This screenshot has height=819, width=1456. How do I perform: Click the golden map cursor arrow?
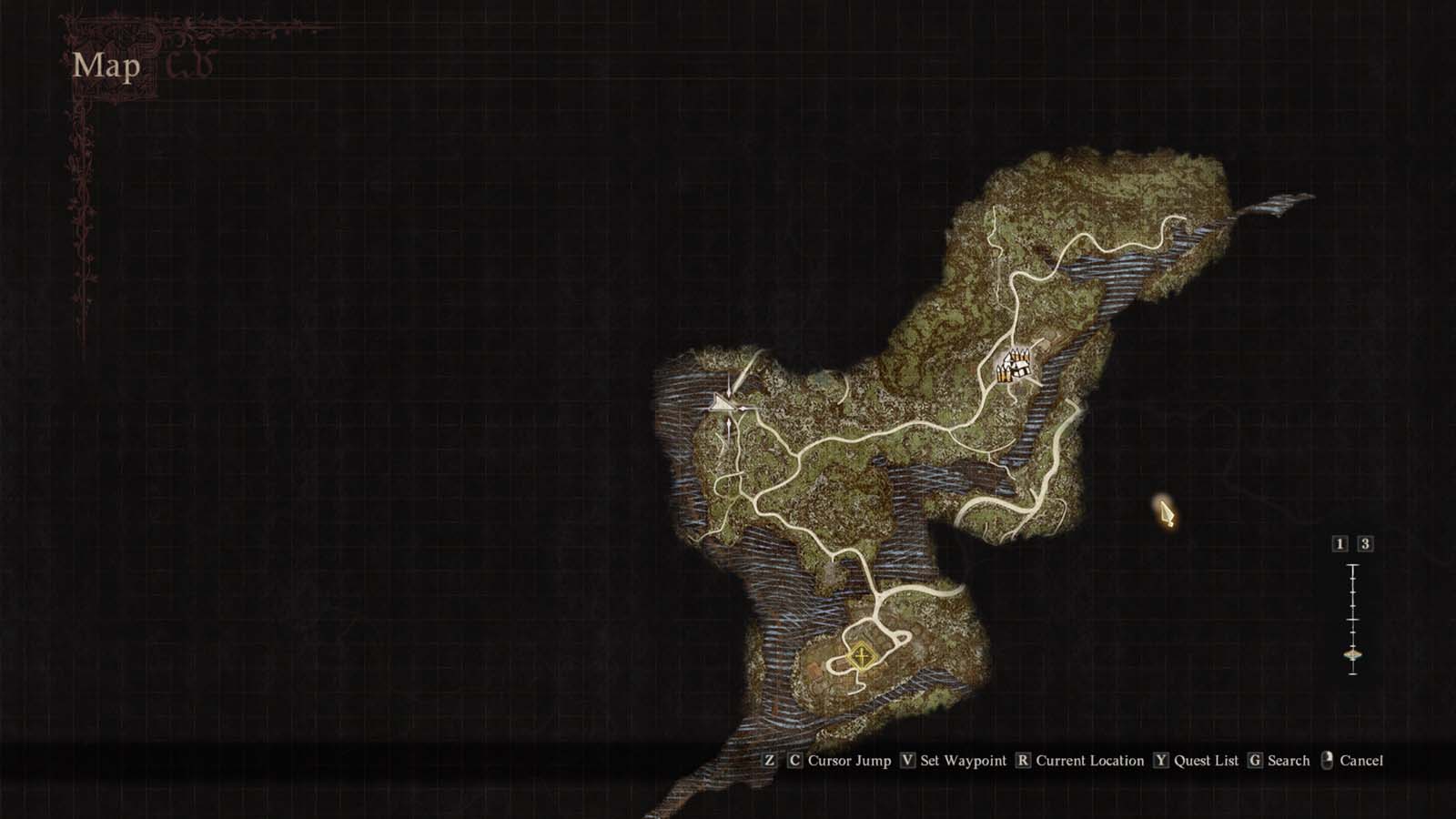pyautogui.click(x=1168, y=515)
